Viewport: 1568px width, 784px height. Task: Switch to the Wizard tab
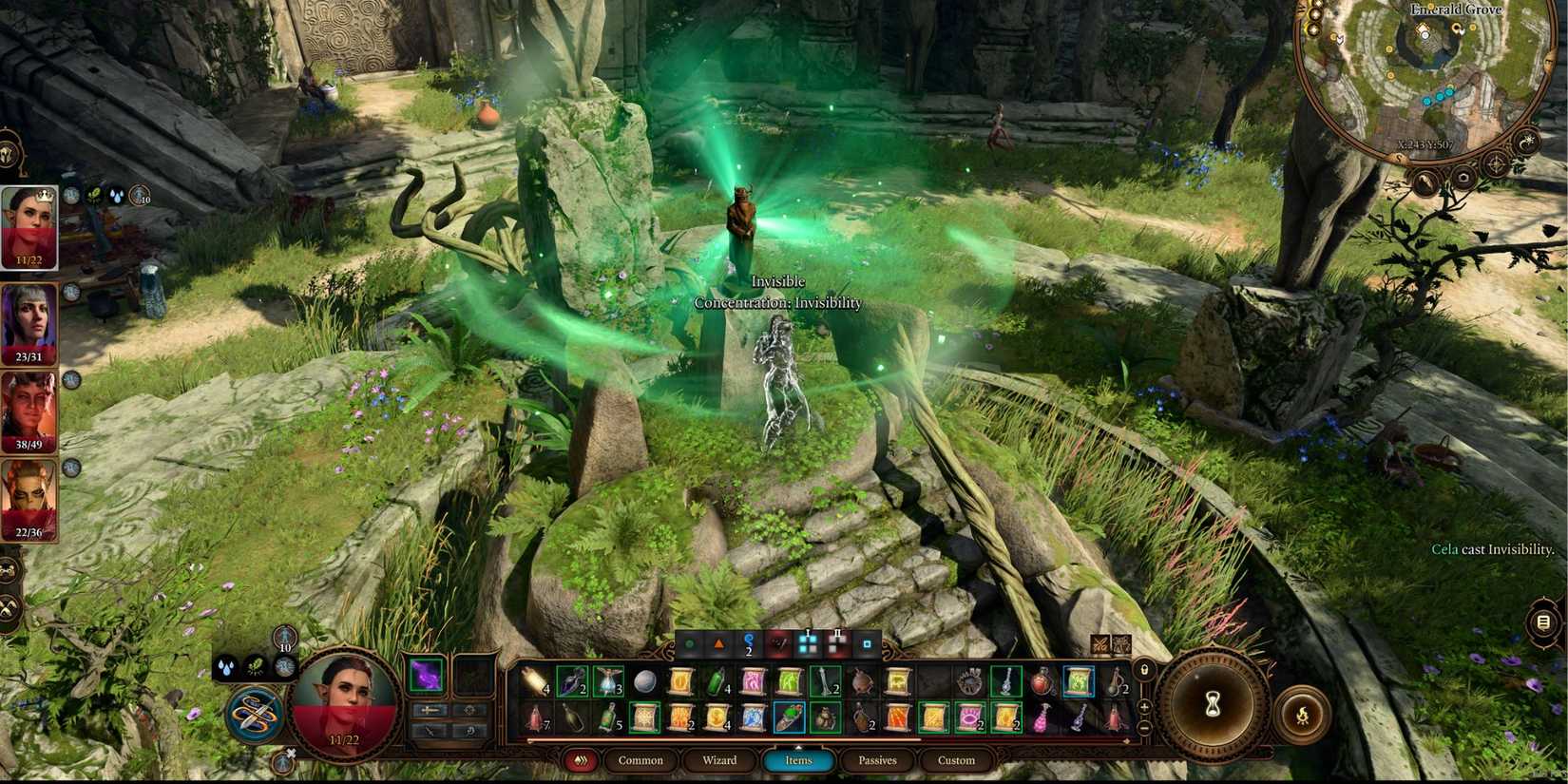click(719, 760)
